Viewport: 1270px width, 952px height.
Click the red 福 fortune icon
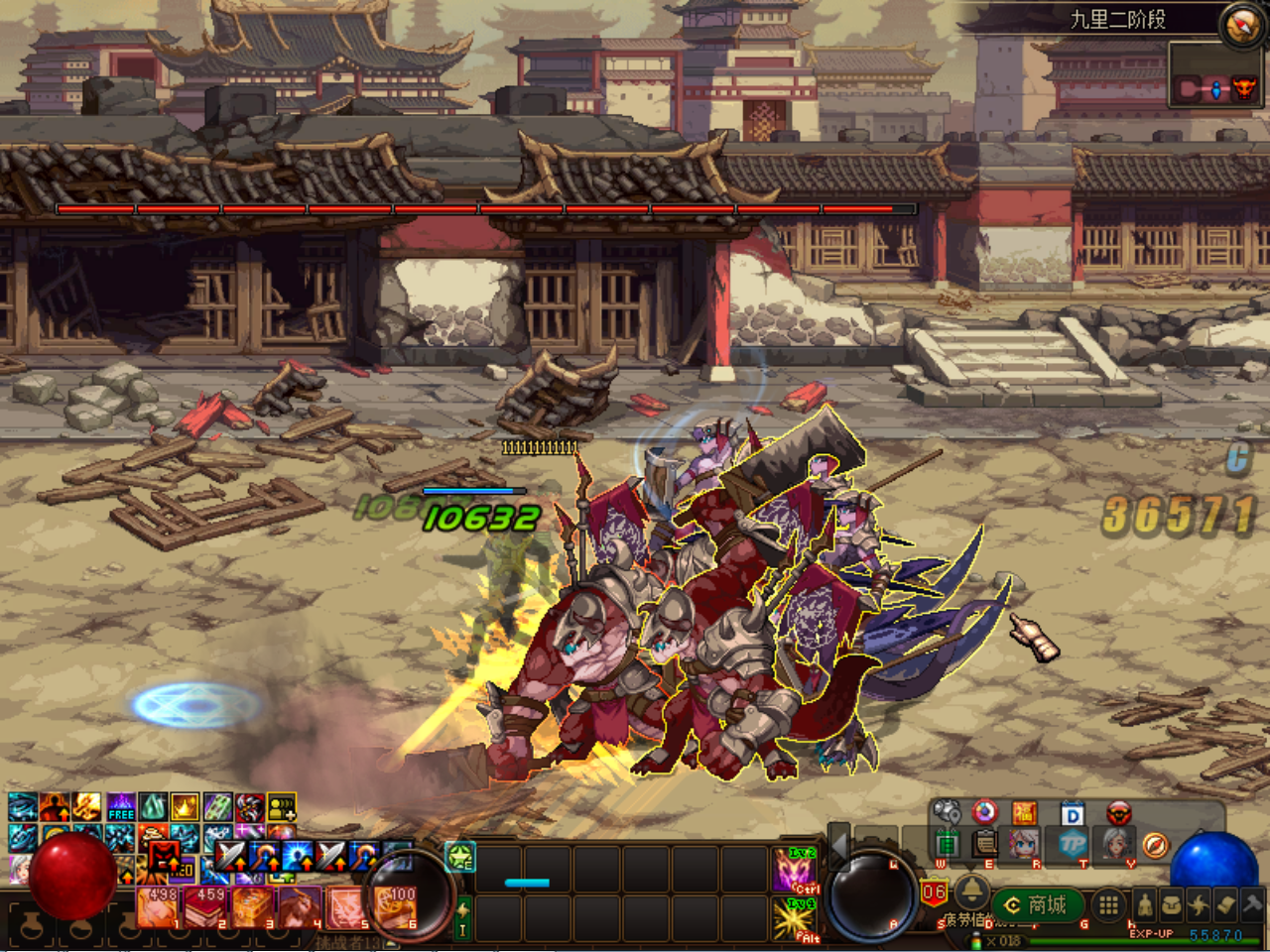pos(1024,814)
